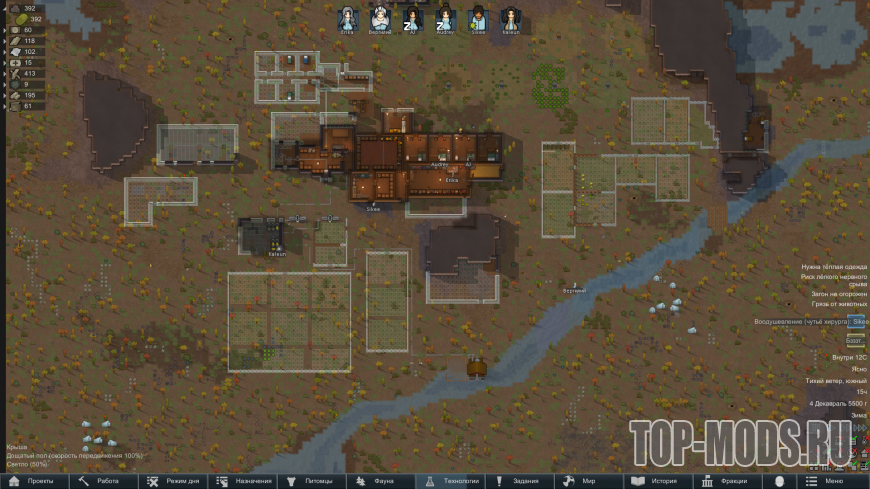
Task: Open the 'Нужна тёплая одежда' alert
Action: coord(834,267)
